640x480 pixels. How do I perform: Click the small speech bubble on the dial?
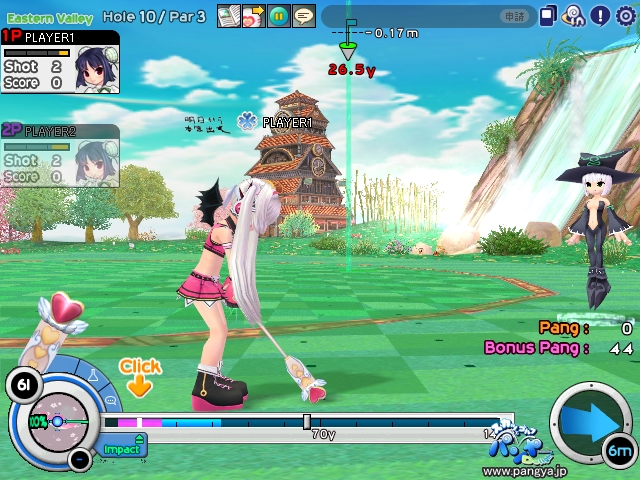(x=108, y=401)
